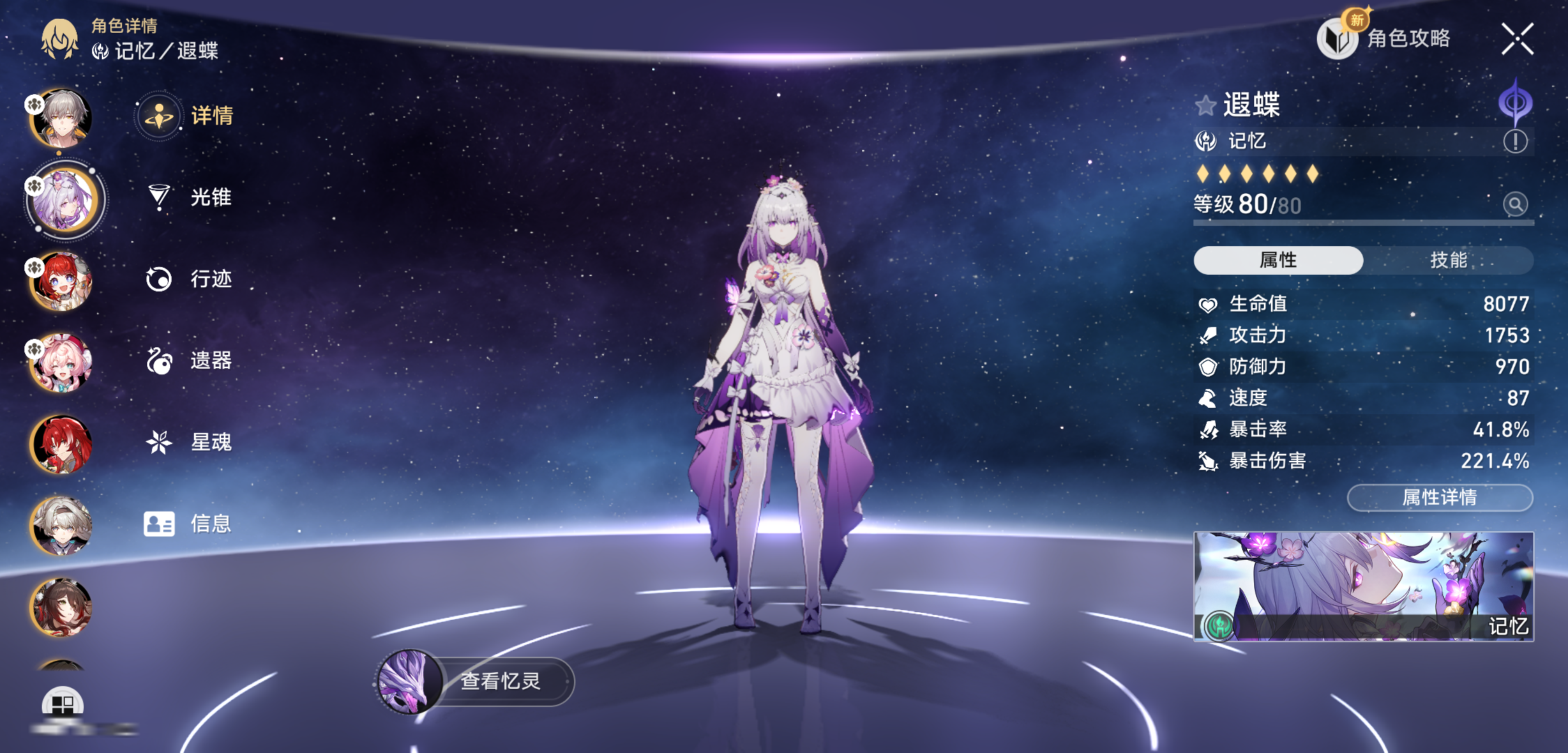Open the character grid list icon
Image resolution: width=1568 pixels, height=753 pixels.
coord(63,703)
